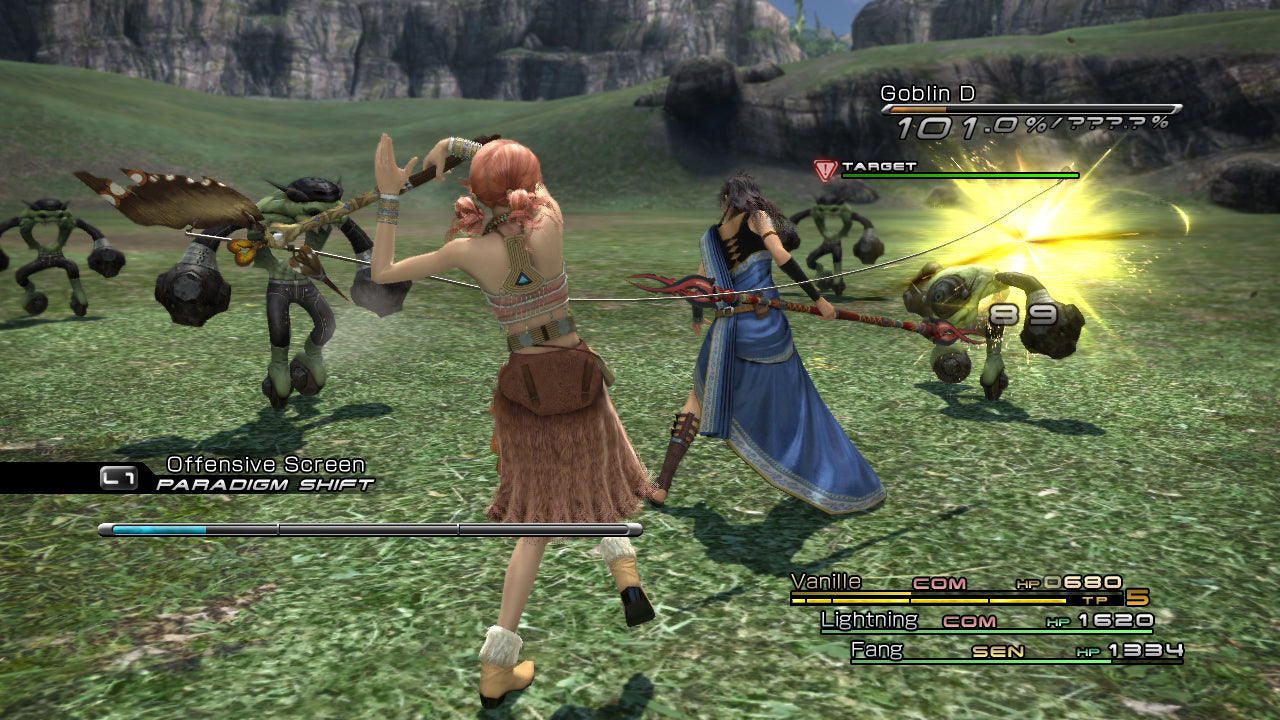This screenshot has height=720, width=1280.
Task: Click the Offensive Screen text label
Action: [265, 463]
